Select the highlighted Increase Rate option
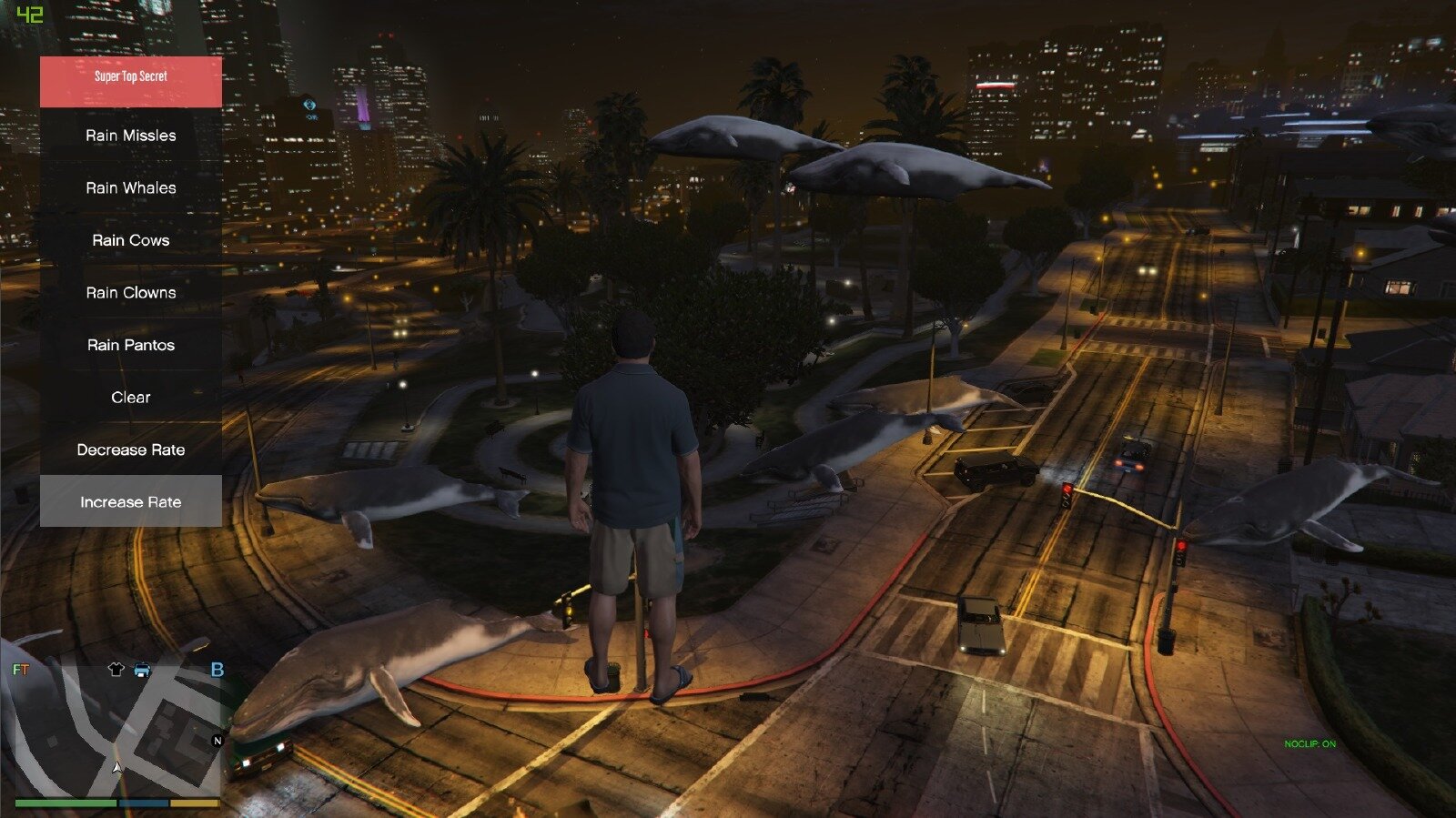 (131, 501)
